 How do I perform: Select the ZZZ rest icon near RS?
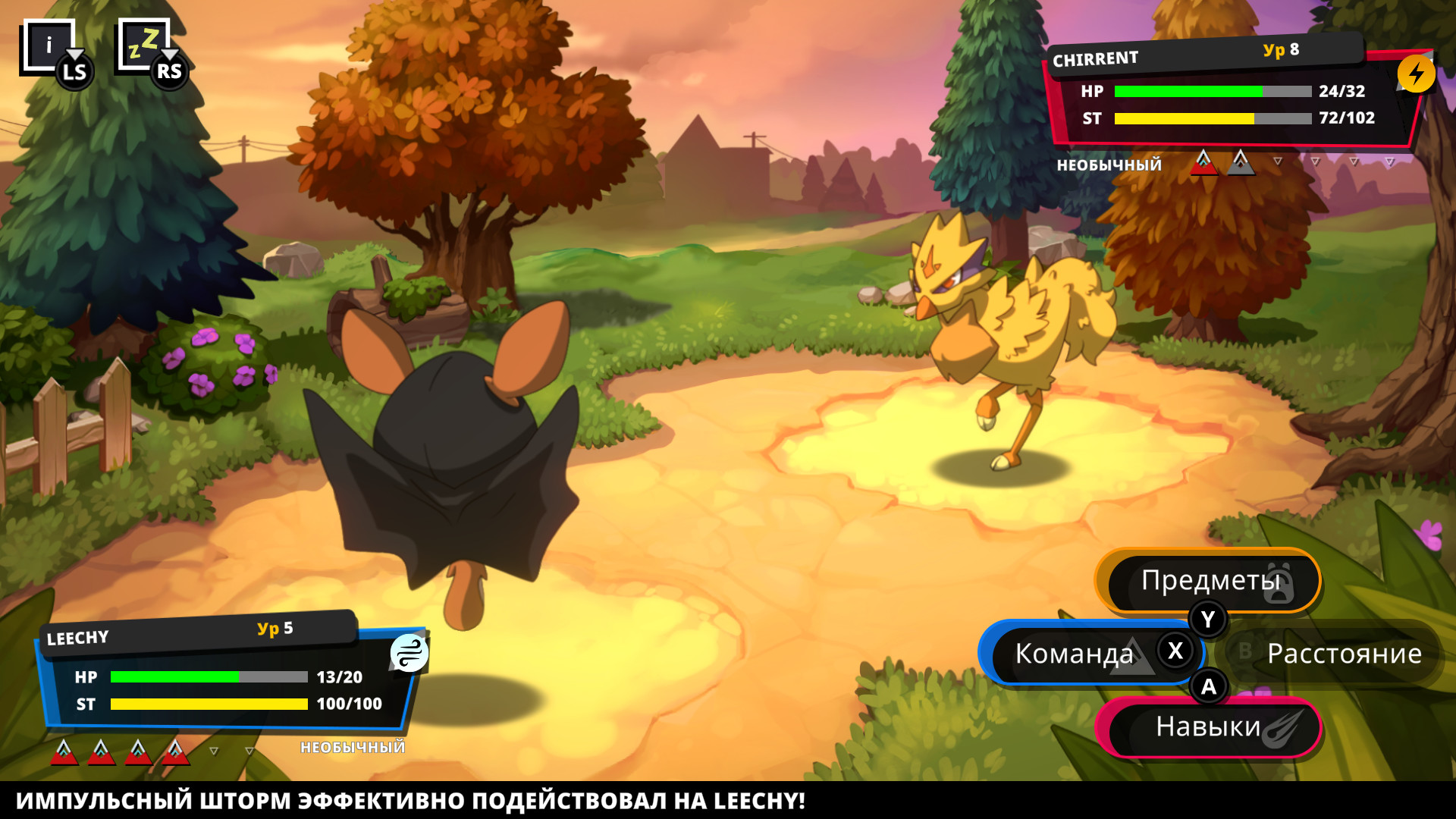(x=146, y=42)
